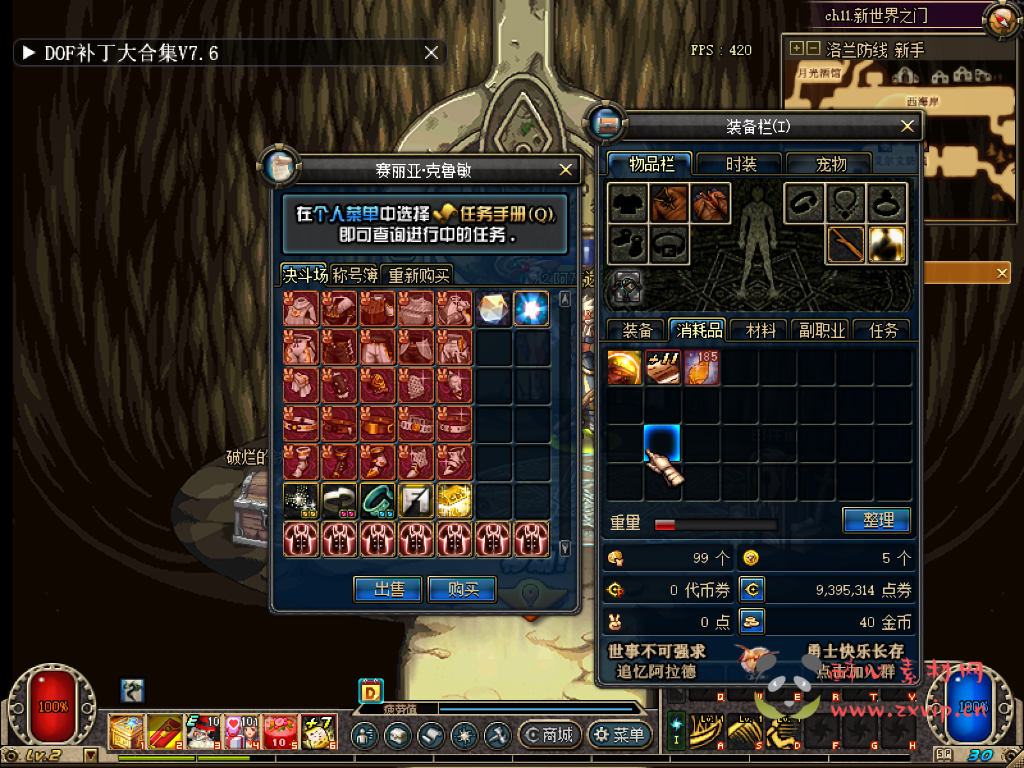Image resolution: width=1024 pixels, height=768 pixels.
Task: Switch to the 时装 avatar tab
Action: [x=741, y=164]
